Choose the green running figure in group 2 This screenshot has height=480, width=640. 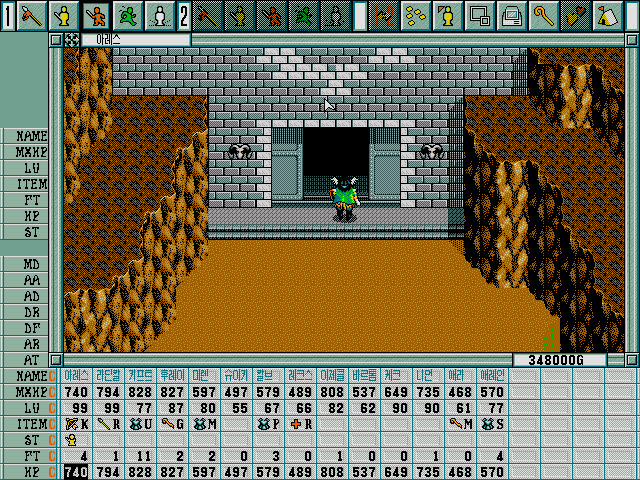(303, 15)
